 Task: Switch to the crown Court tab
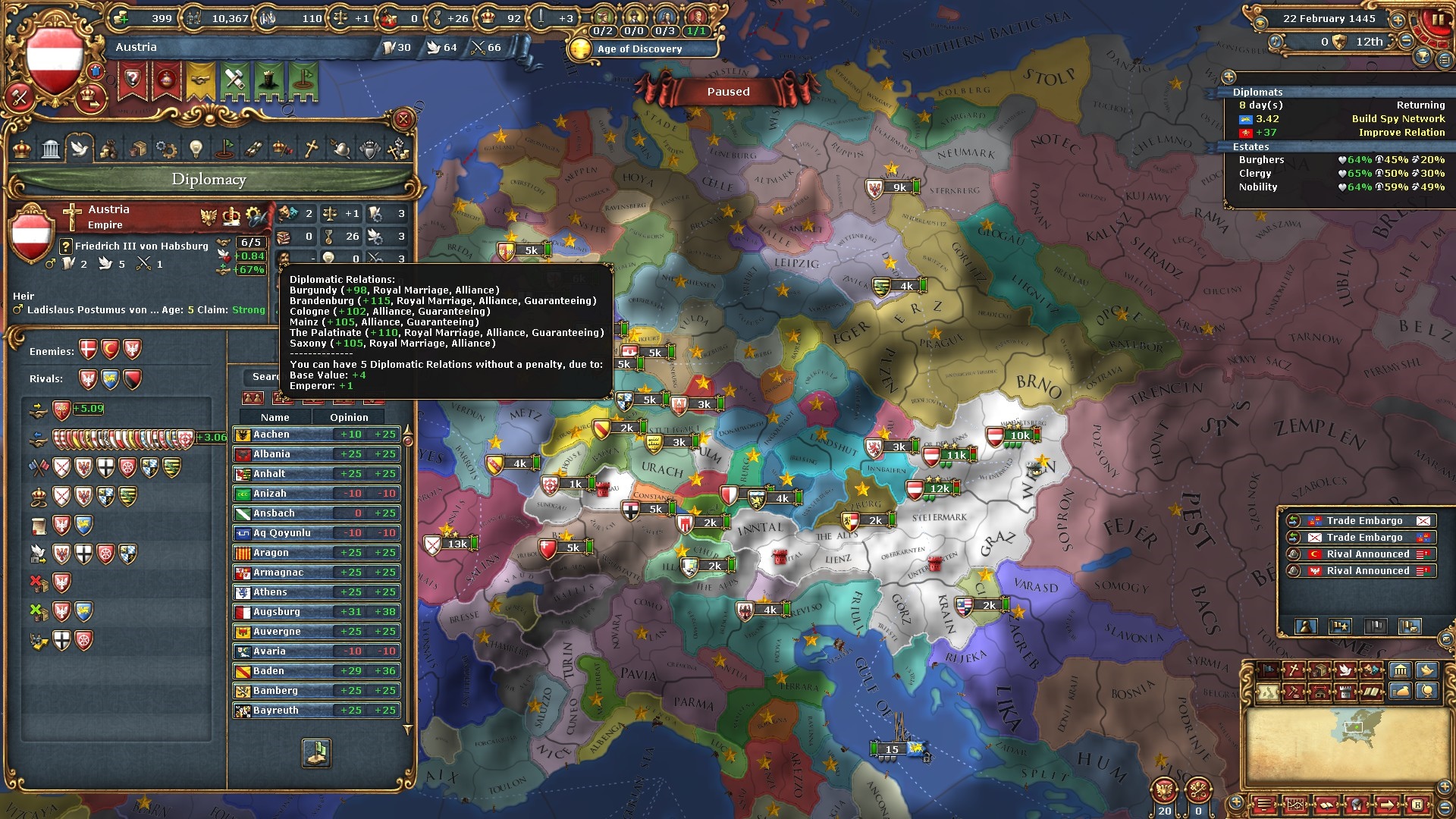22,149
